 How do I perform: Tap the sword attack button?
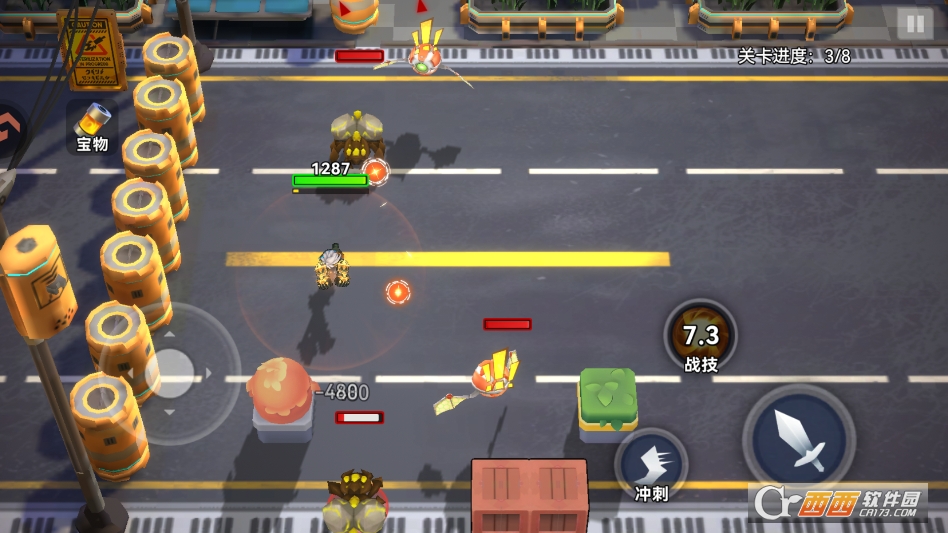799,438
